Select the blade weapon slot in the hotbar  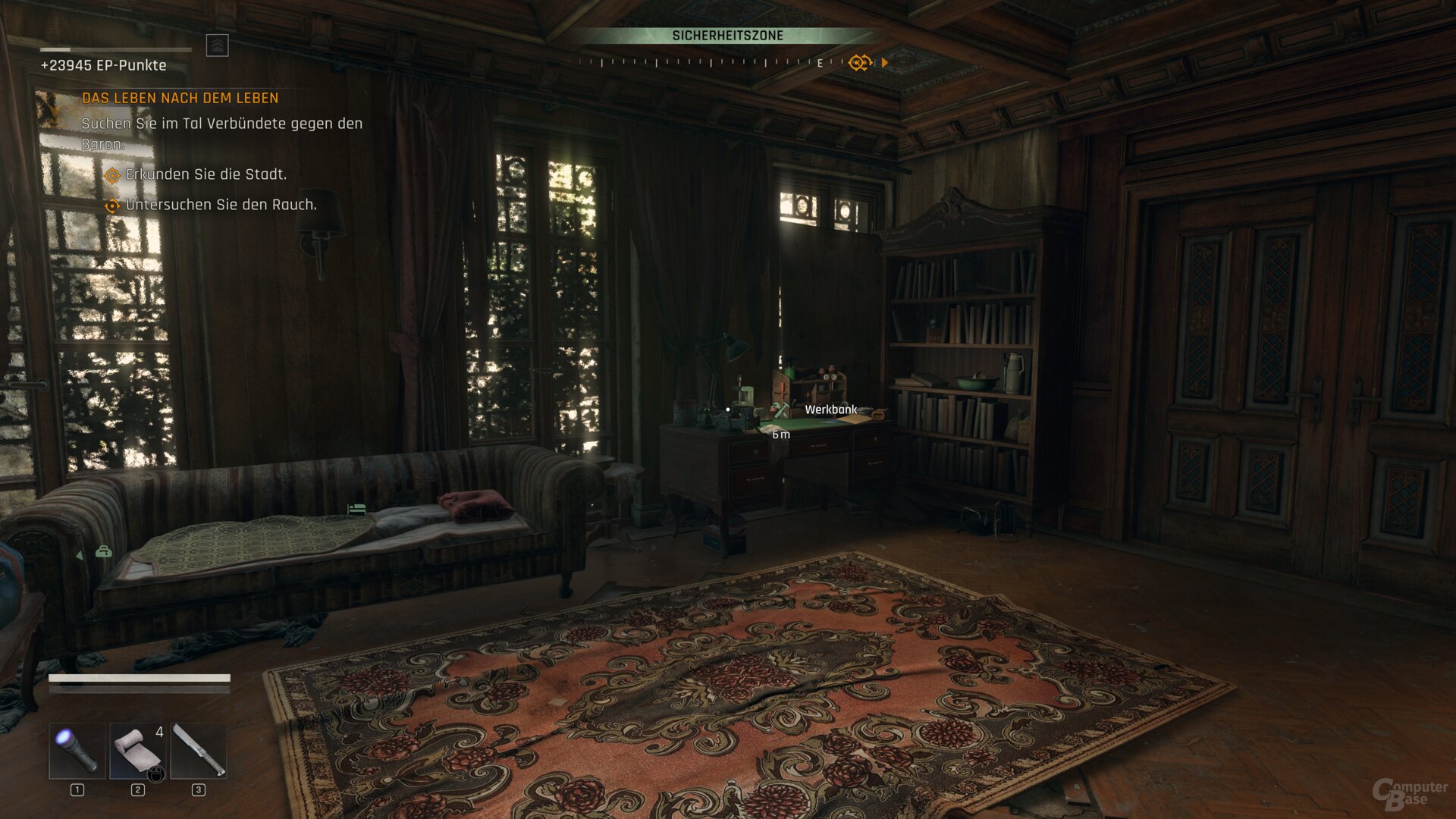(x=199, y=751)
